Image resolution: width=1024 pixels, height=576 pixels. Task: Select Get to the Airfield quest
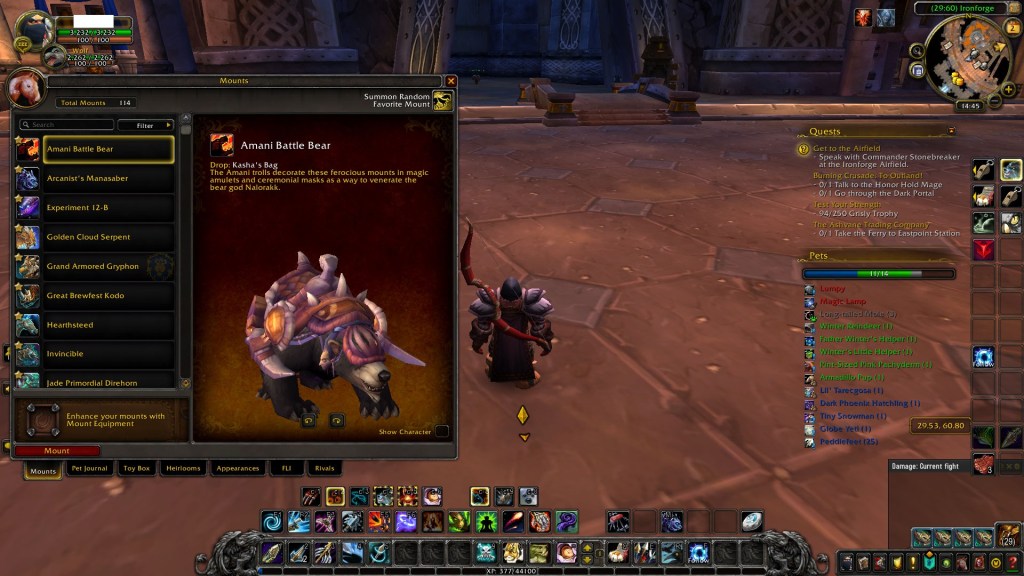(x=847, y=148)
